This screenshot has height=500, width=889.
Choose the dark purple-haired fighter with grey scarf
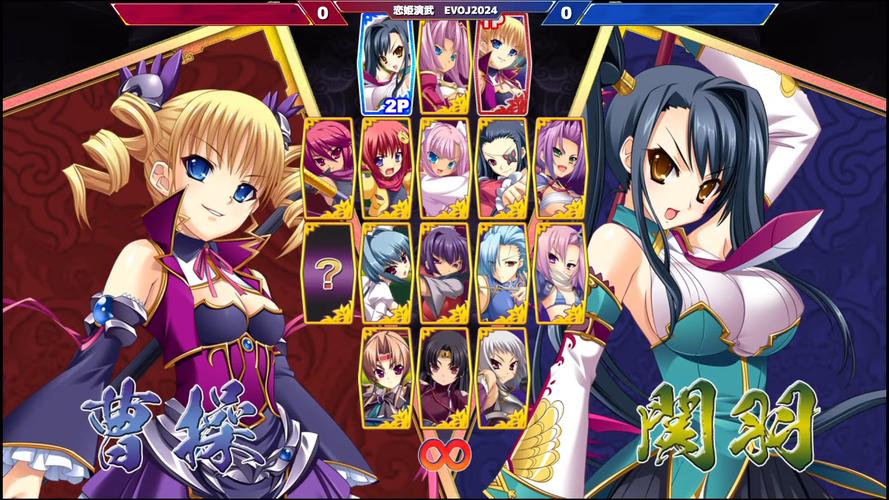click(x=445, y=271)
